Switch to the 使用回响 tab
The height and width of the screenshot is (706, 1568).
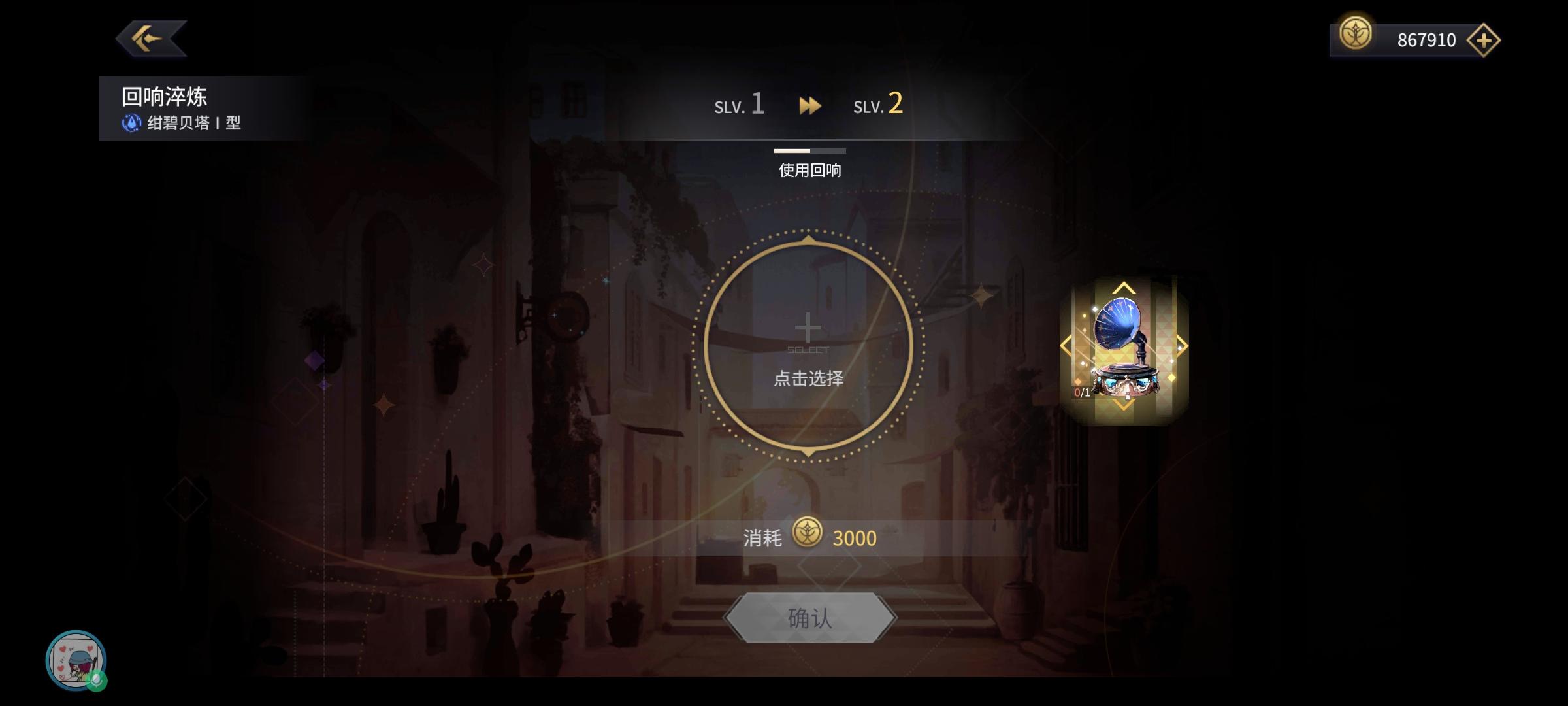(809, 171)
